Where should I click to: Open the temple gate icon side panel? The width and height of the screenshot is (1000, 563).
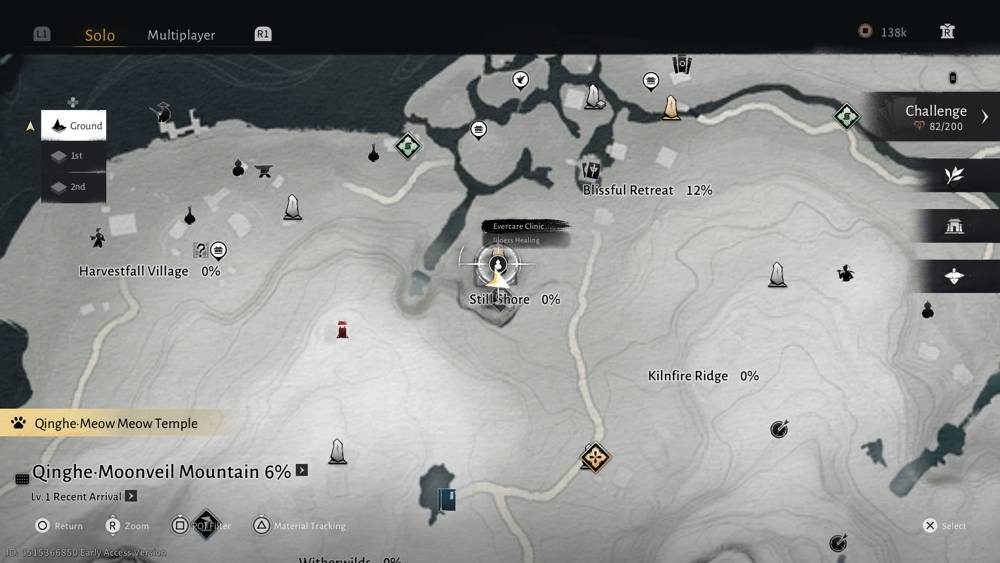pyautogui.click(x=954, y=226)
